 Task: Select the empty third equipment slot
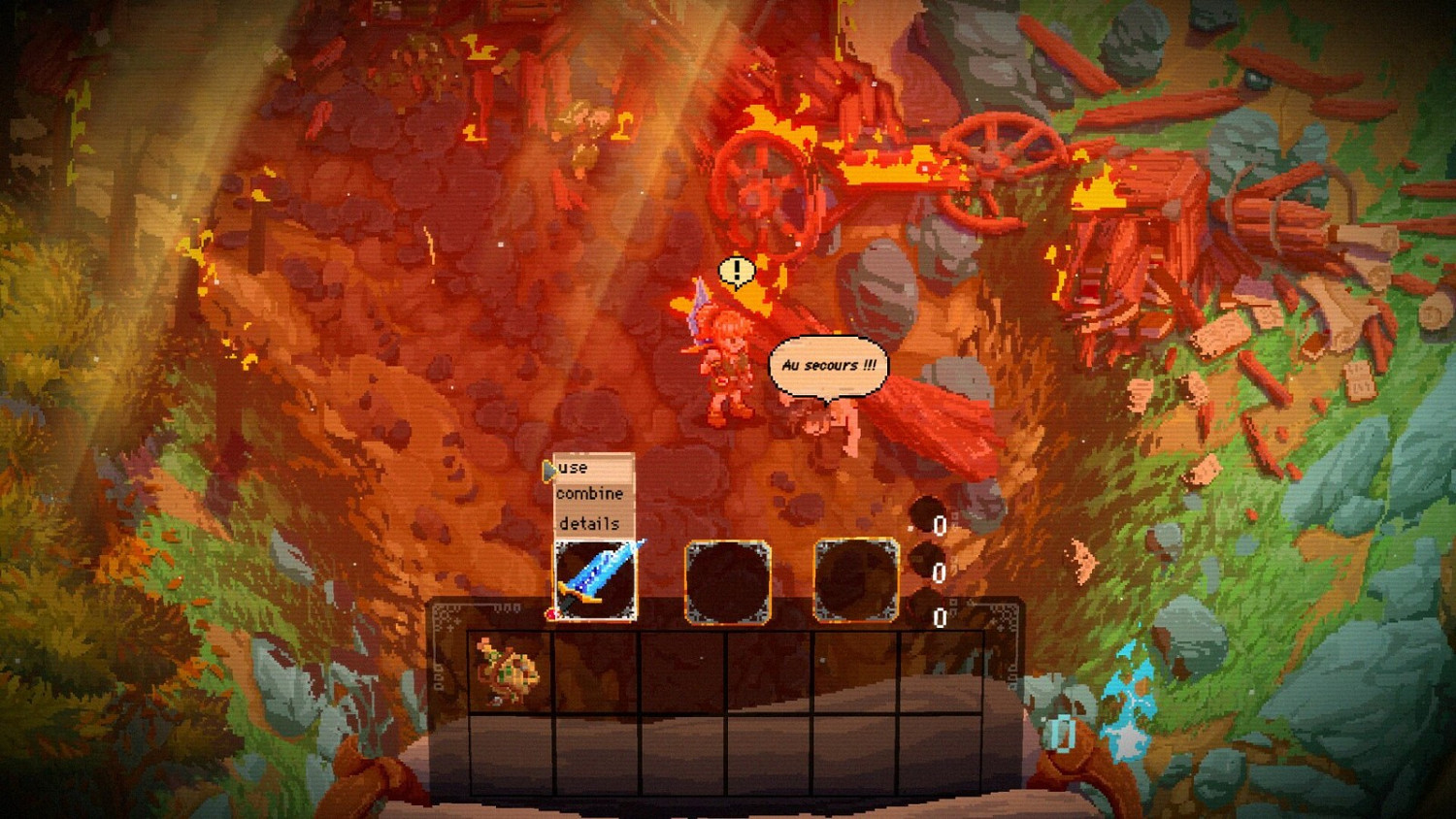[x=855, y=581]
